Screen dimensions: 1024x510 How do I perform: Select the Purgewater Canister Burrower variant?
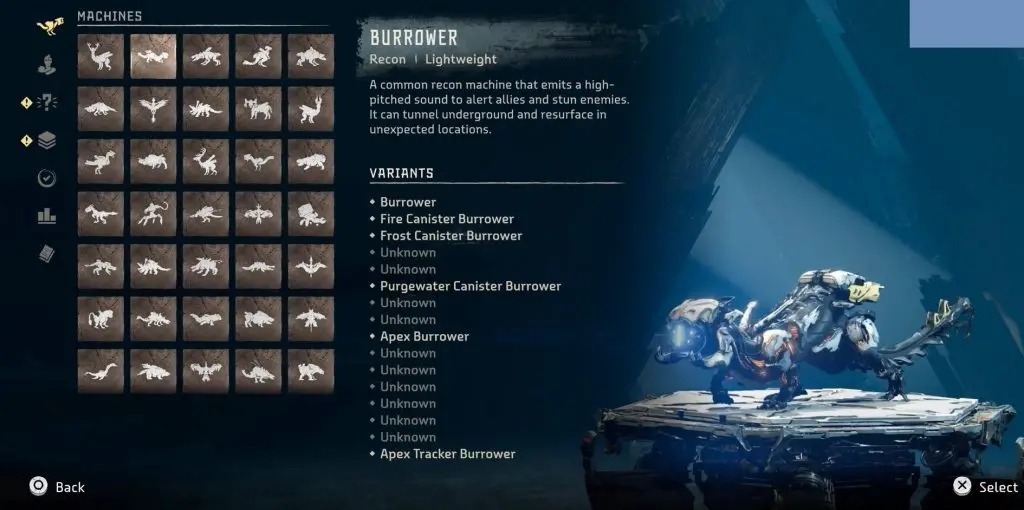(x=470, y=286)
